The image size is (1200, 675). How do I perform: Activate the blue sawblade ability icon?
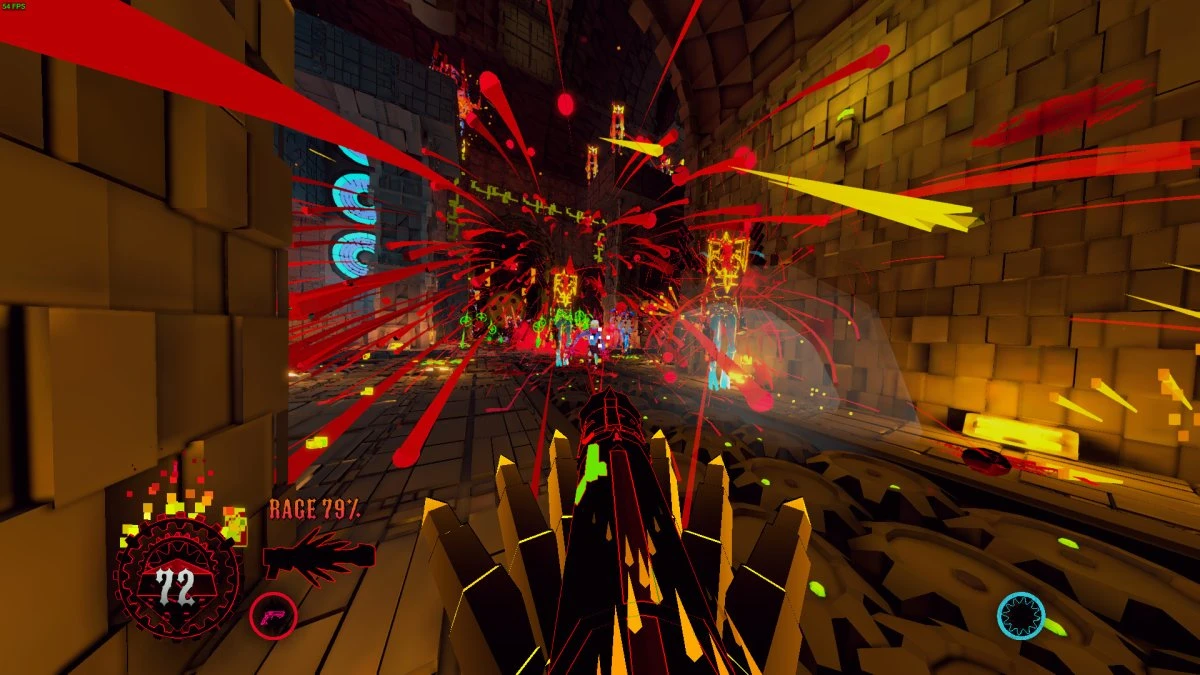(1021, 616)
